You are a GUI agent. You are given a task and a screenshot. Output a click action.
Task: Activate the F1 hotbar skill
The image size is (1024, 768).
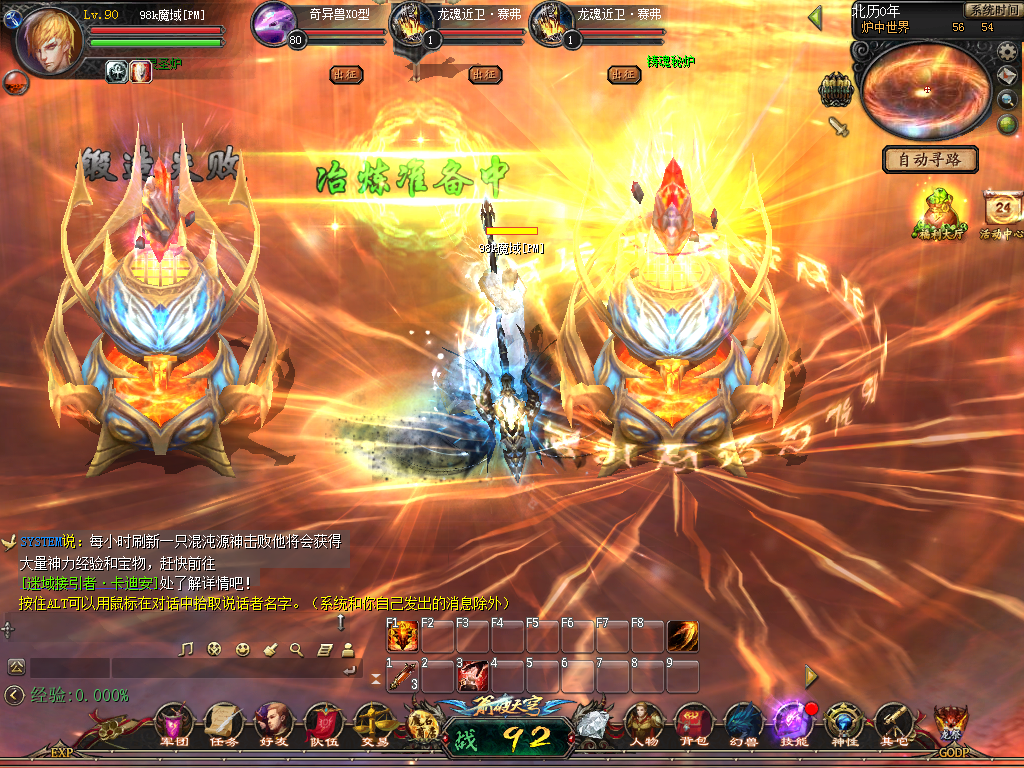pos(402,637)
